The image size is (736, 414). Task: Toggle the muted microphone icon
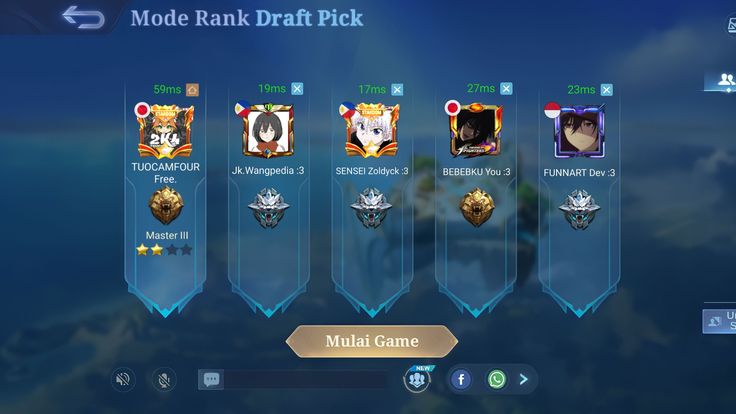[163, 379]
